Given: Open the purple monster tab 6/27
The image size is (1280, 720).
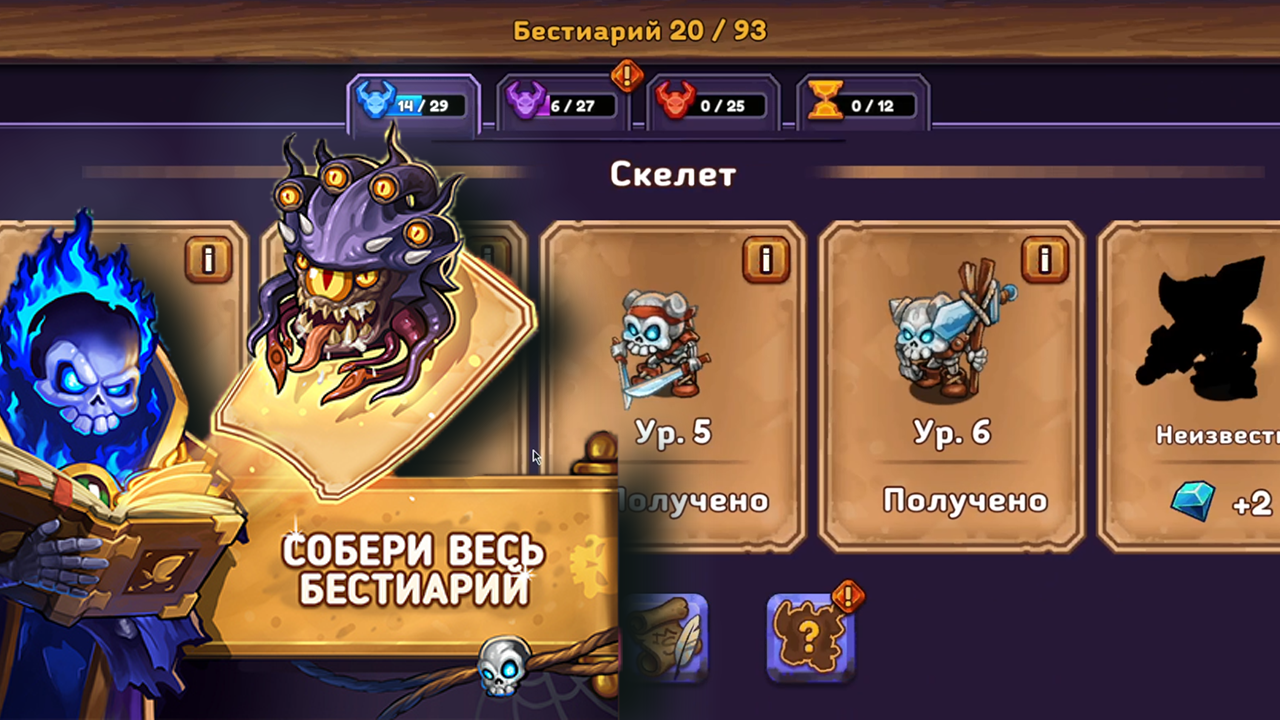Looking at the screenshot, I should click(x=564, y=104).
